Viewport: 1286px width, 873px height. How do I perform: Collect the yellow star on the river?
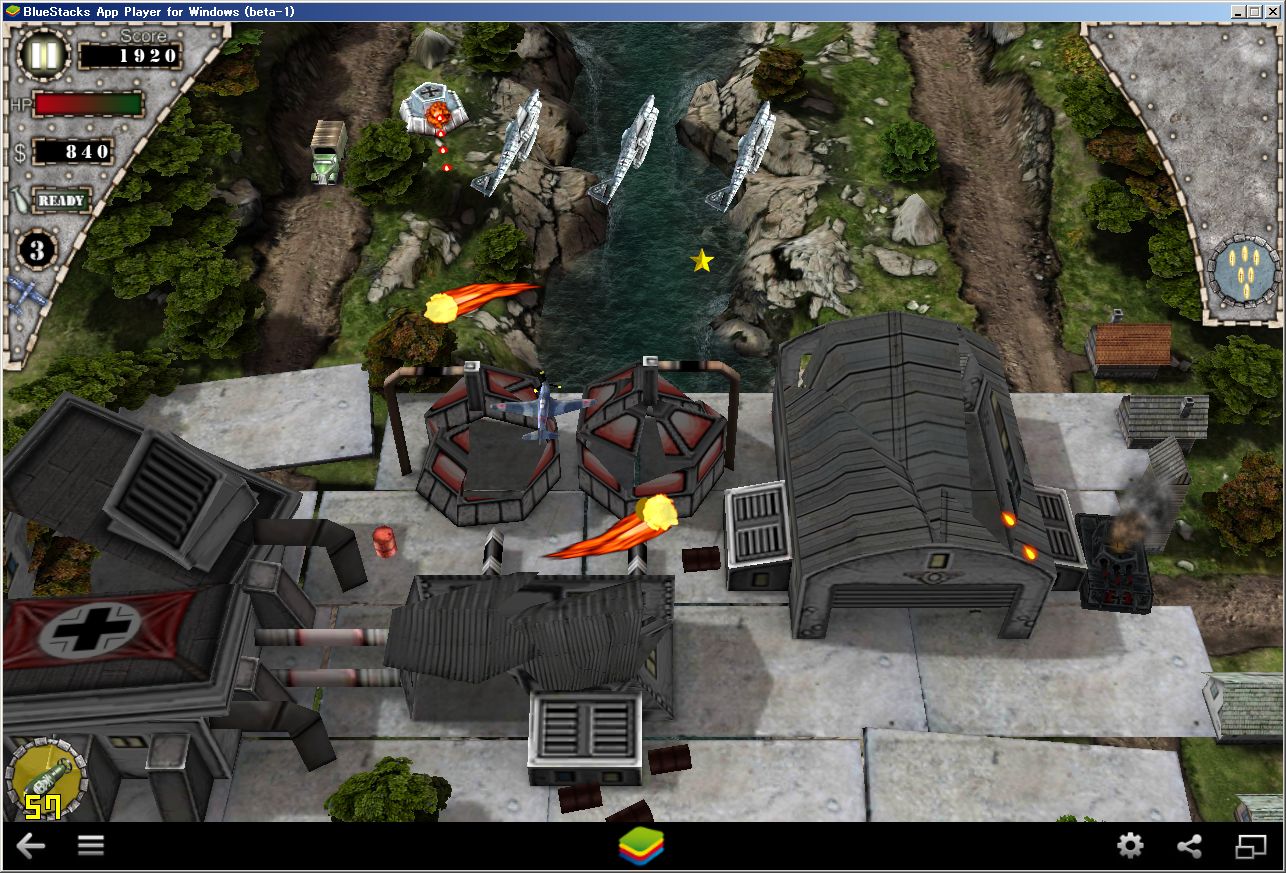pyautogui.click(x=702, y=262)
